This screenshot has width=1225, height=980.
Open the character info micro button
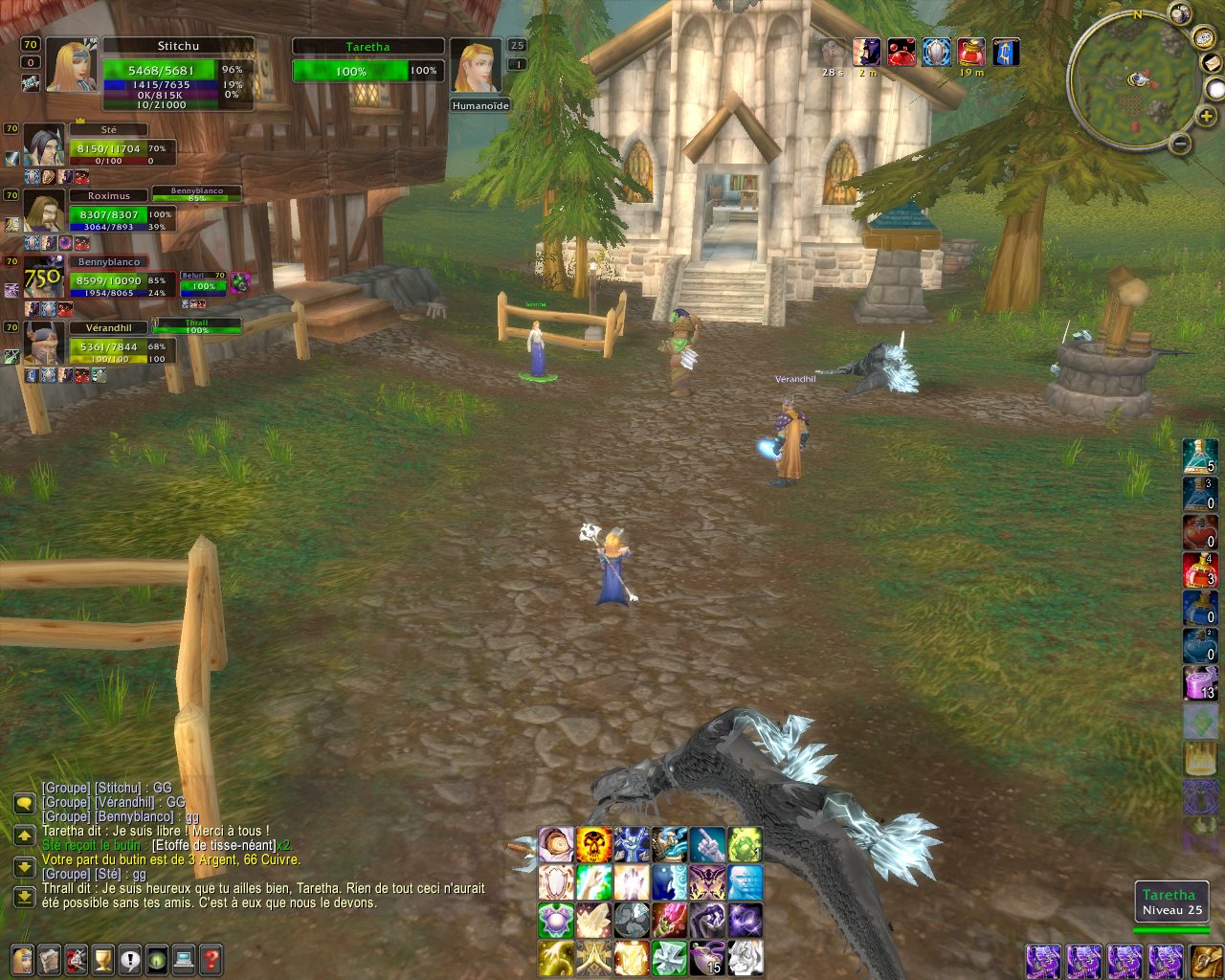point(22,957)
